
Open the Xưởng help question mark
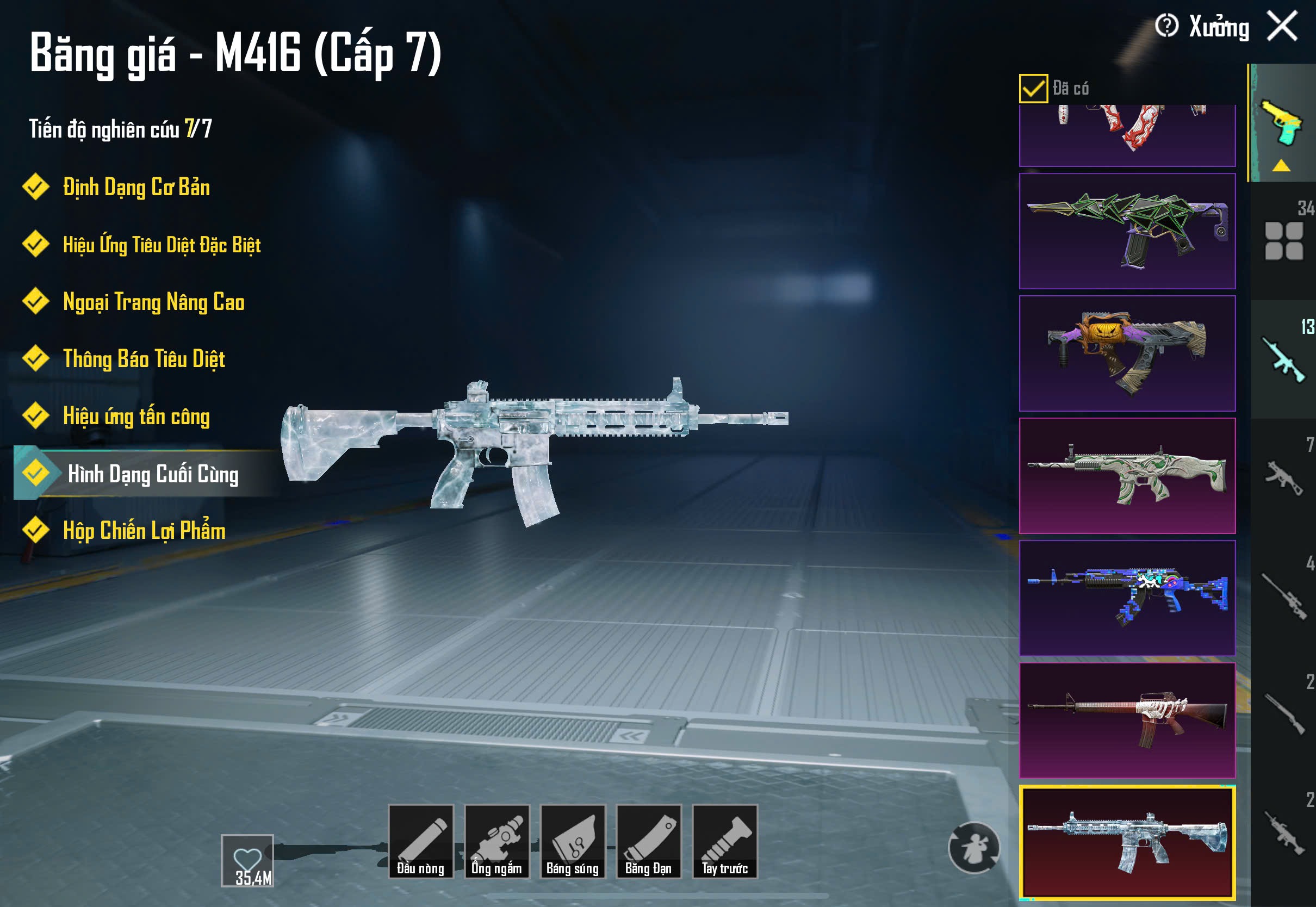(1166, 26)
